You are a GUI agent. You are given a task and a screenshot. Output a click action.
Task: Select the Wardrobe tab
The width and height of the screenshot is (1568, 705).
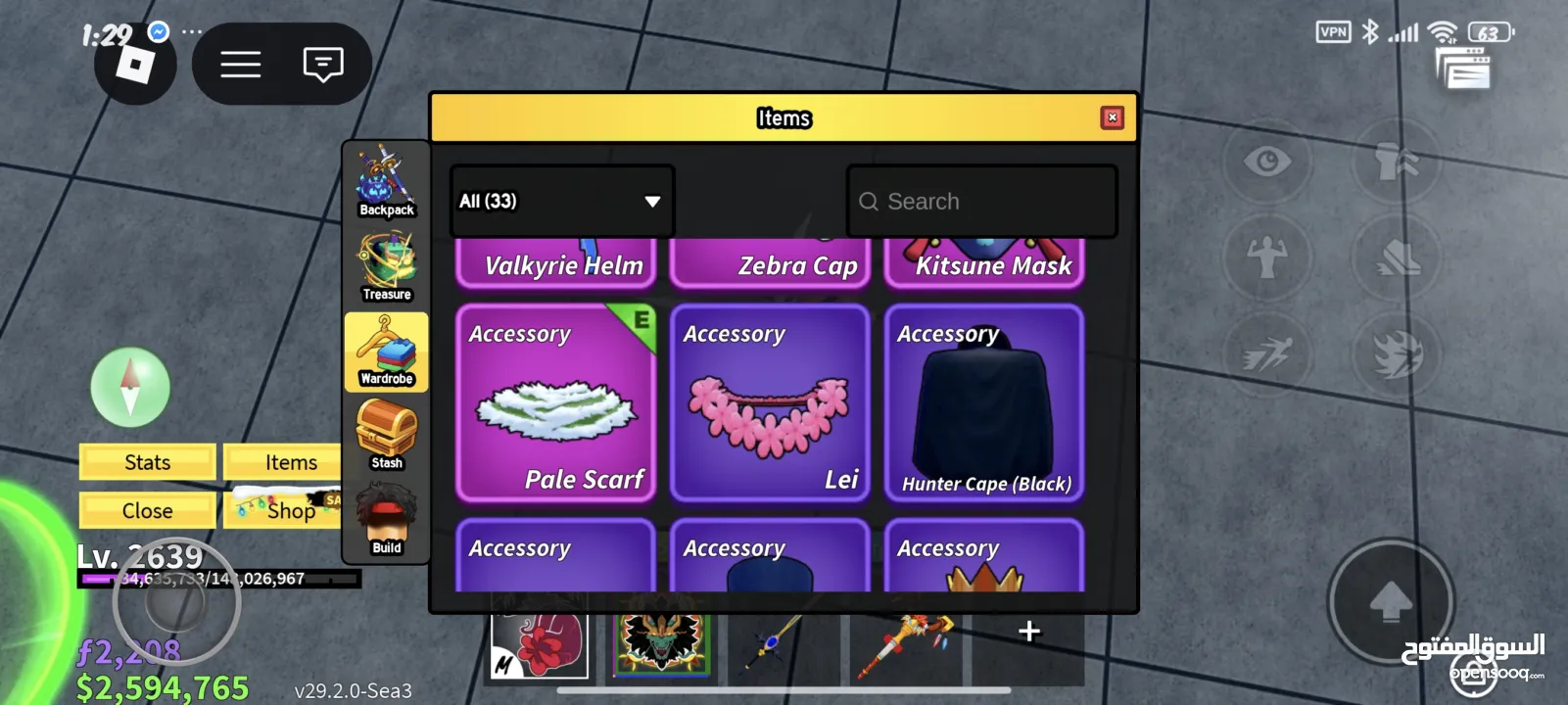pyautogui.click(x=386, y=352)
